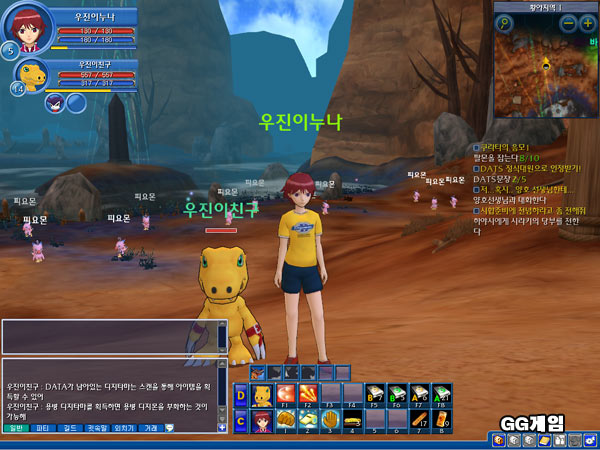Select the tamer face hotbar icon
Screen dimensions: 600x450
tap(263, 418)
